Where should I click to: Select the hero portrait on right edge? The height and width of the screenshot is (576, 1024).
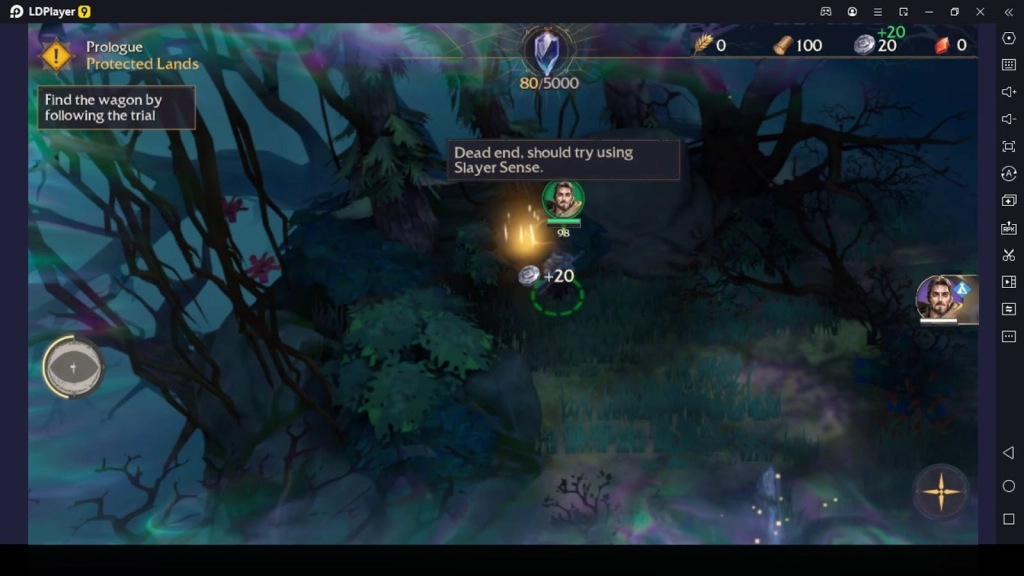tap(941, 298)
